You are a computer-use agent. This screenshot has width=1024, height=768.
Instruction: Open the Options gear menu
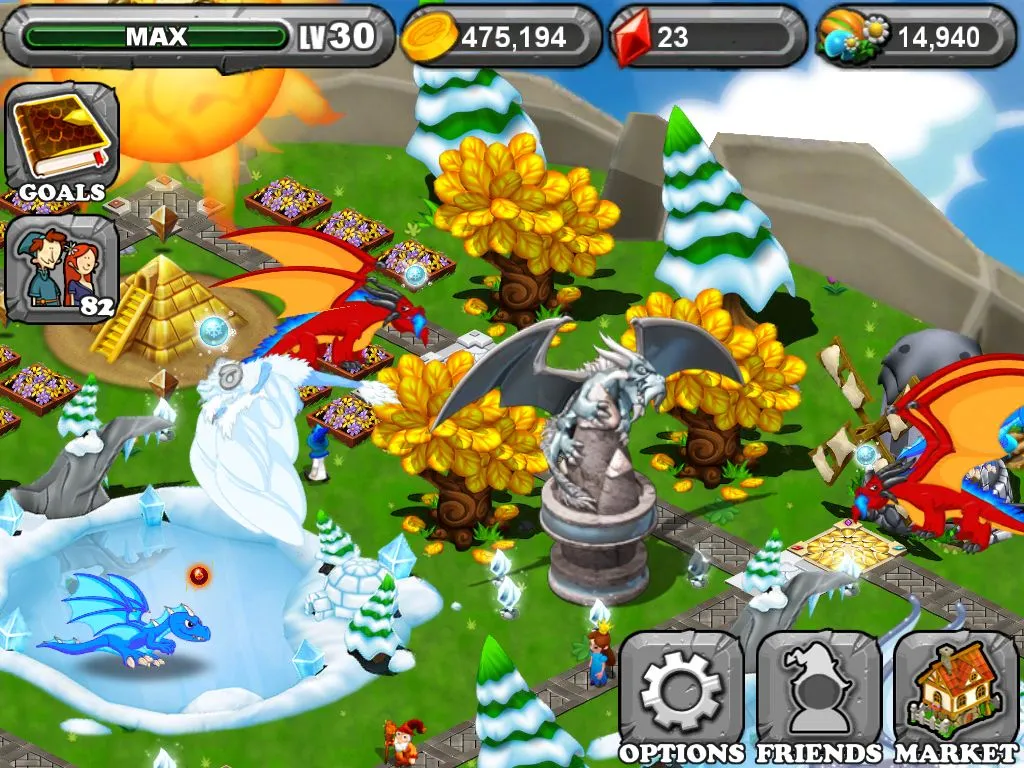(681, 692)
